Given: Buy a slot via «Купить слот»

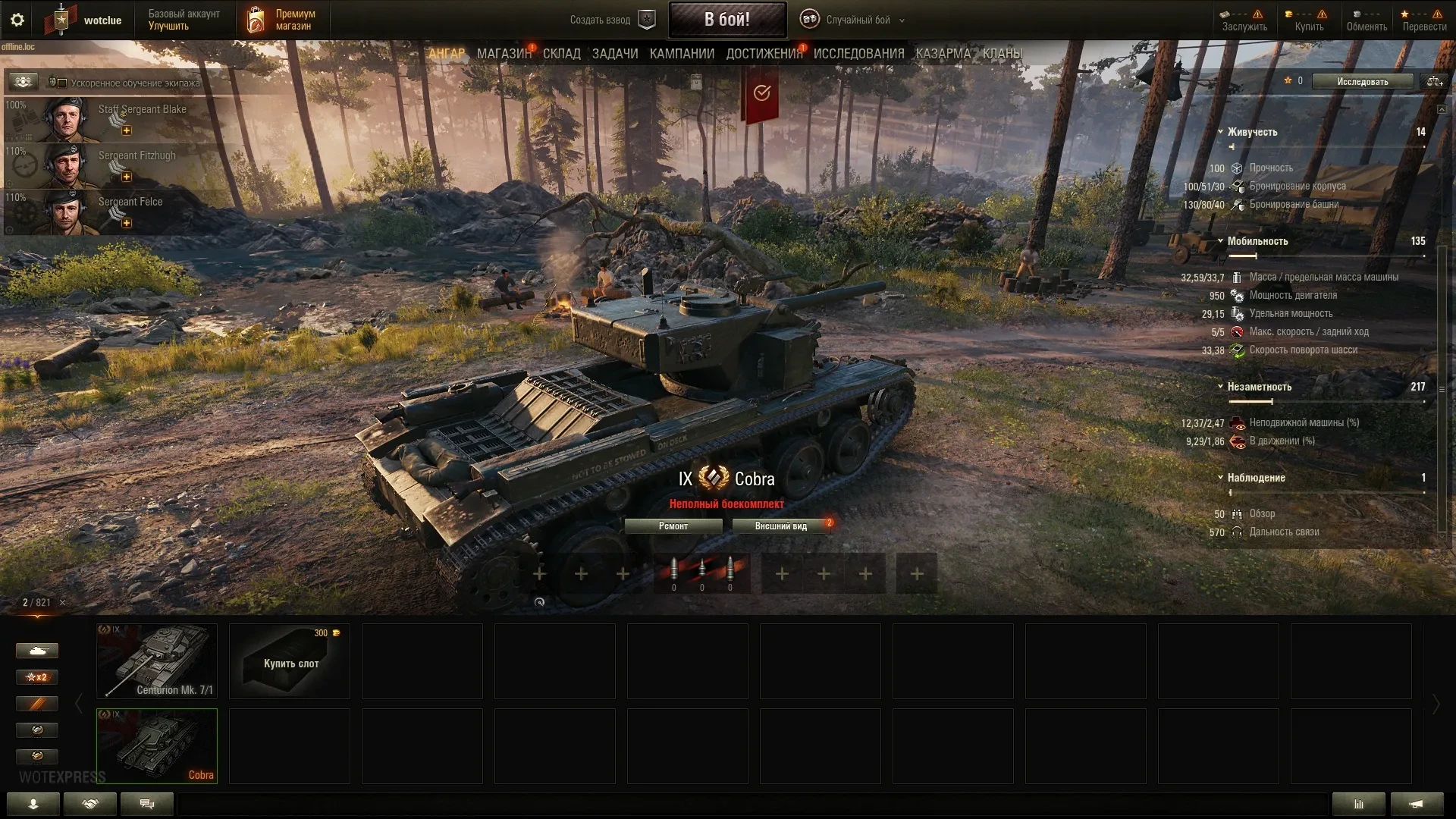Looking at the screenshot, I should [x=290, y=661].
